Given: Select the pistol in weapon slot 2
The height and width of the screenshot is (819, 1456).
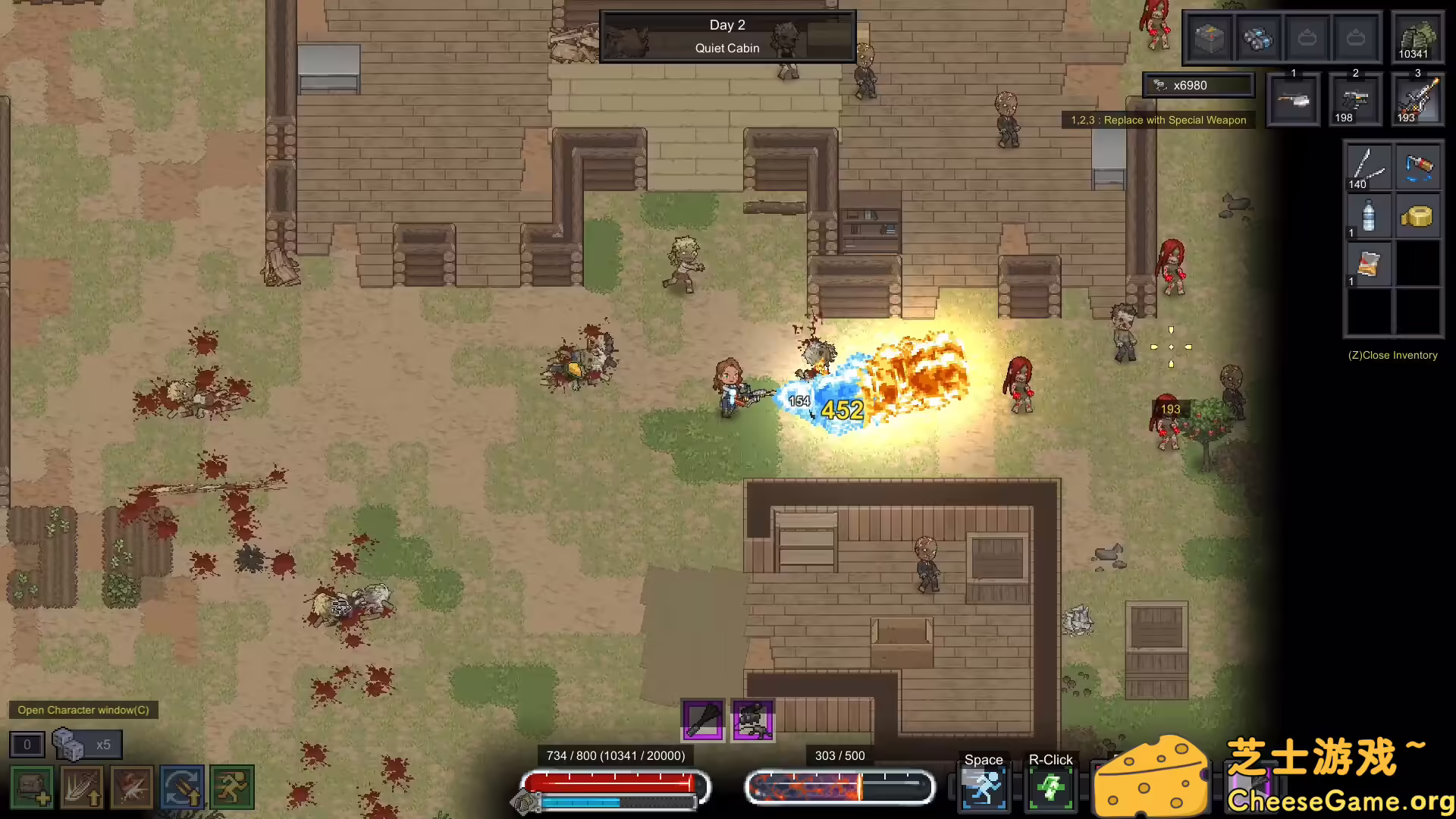Looking at the screenshot, I should pyautogui.click(x=1355, y=99).
